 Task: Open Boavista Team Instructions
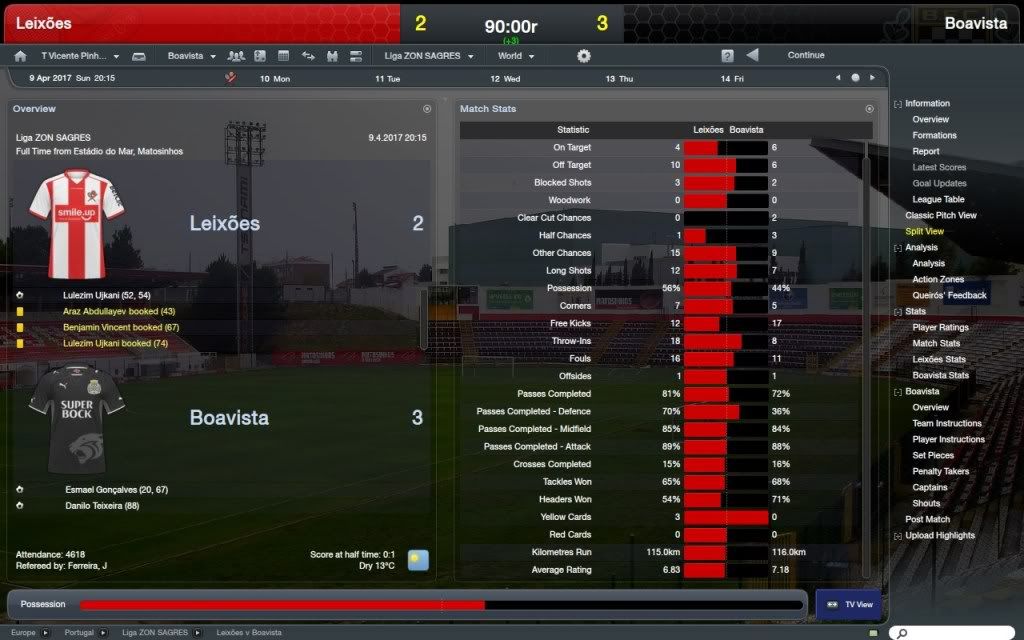pos(946,423)
